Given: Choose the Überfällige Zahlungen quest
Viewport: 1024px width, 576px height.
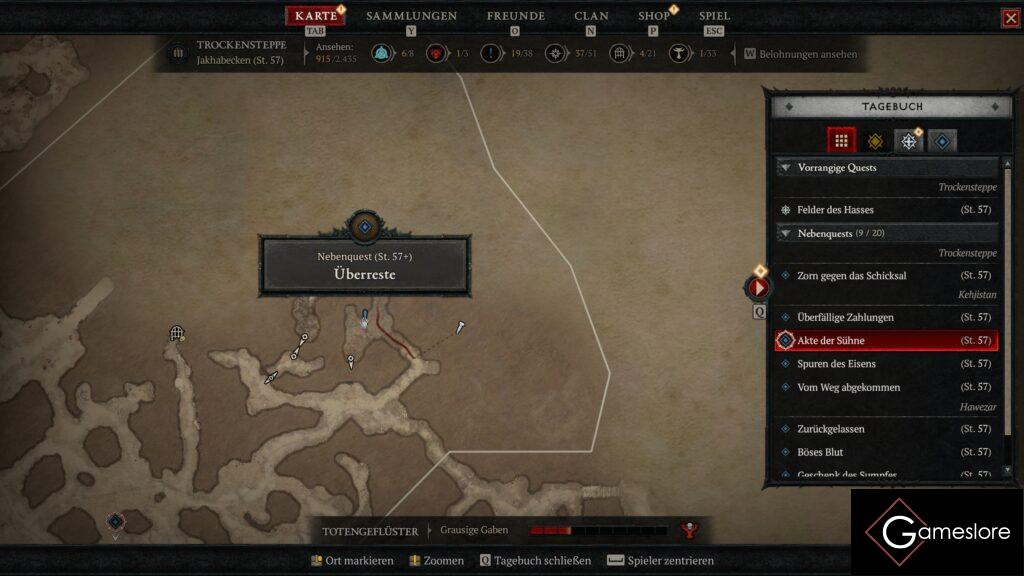Looking at the screenshot, I should [x=845, y=317].
